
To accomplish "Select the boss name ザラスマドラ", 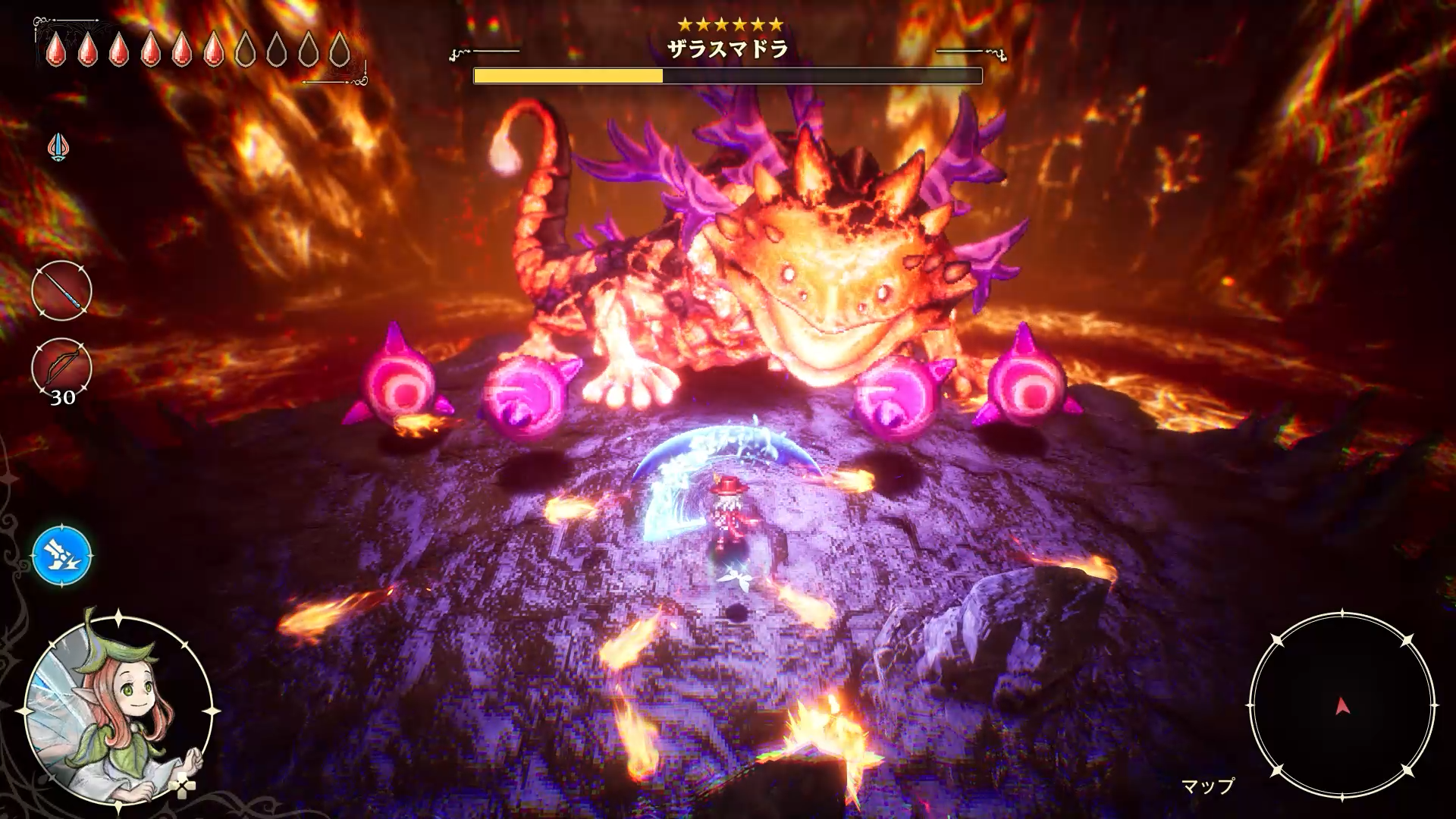I will [728, 48].
